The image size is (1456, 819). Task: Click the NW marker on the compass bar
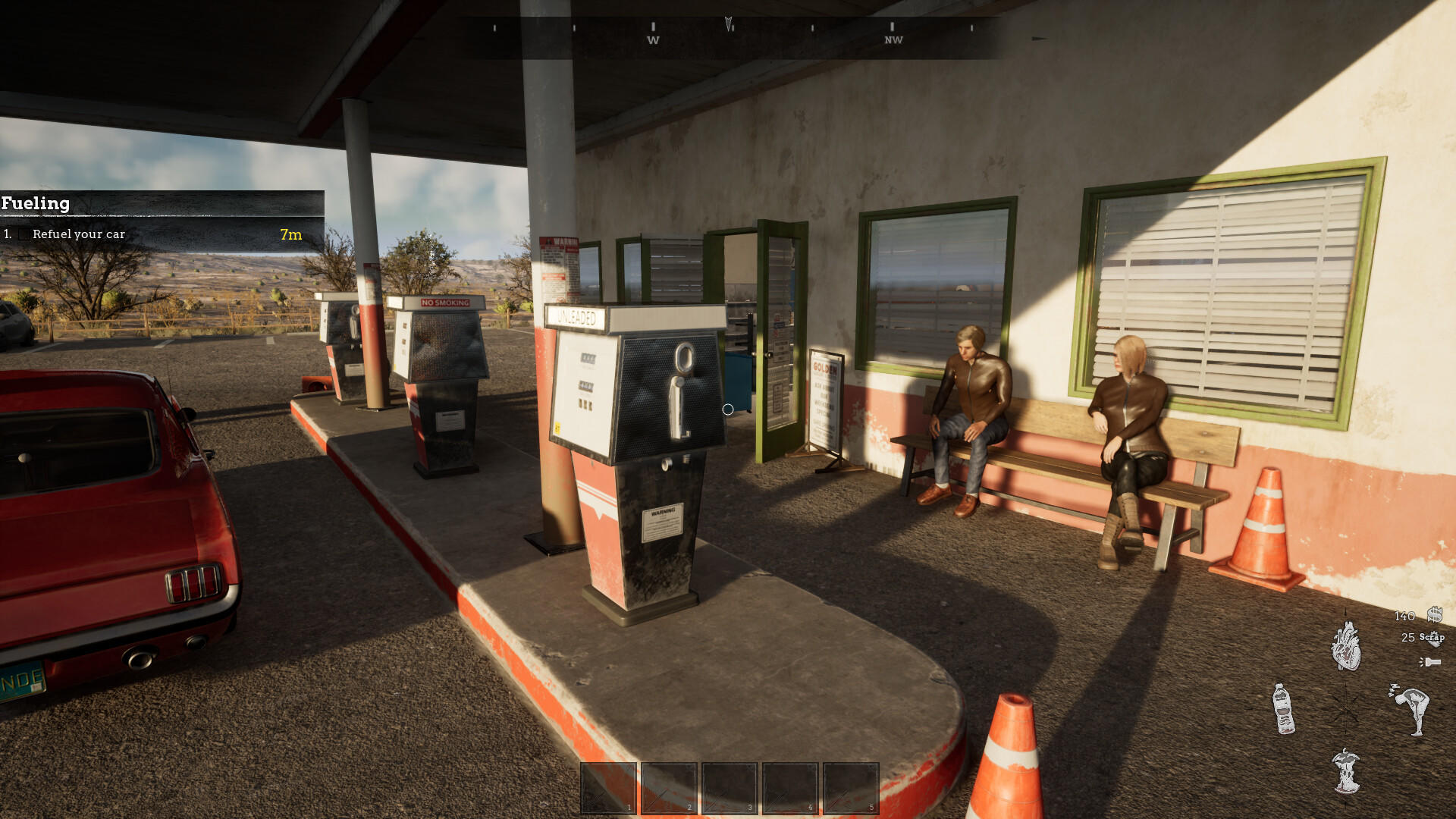point(893,39)
